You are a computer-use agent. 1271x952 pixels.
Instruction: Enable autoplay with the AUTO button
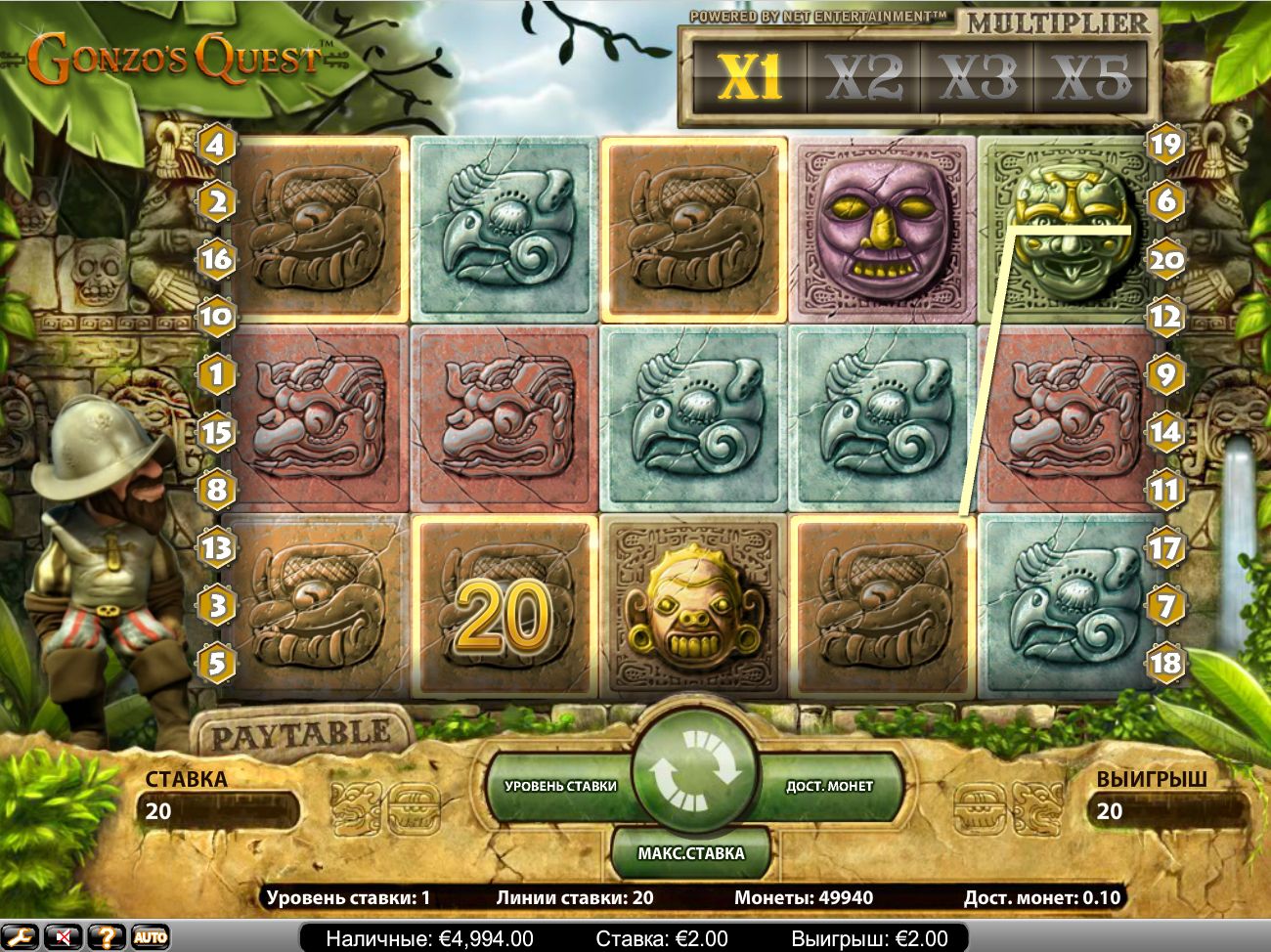[150, 937]
